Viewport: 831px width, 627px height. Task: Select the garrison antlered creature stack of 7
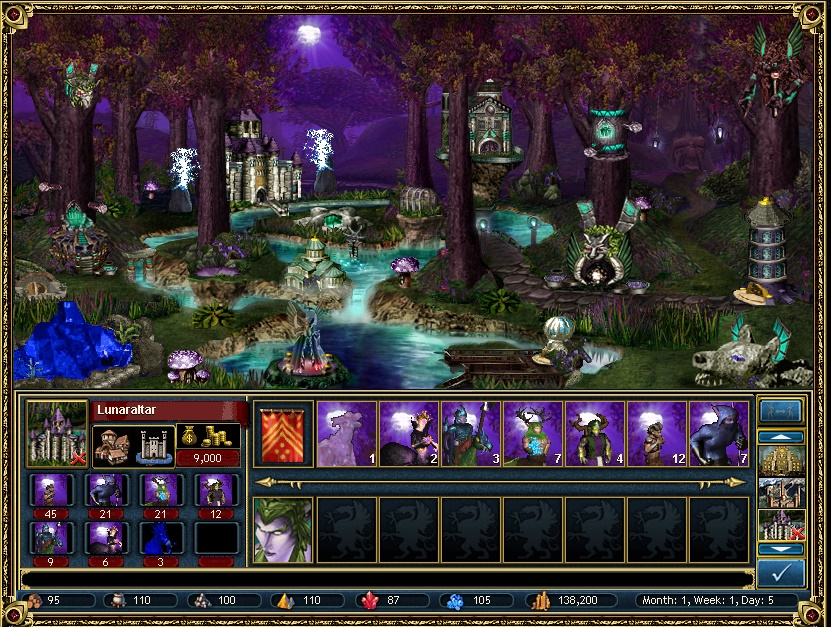tap(532, 434)
